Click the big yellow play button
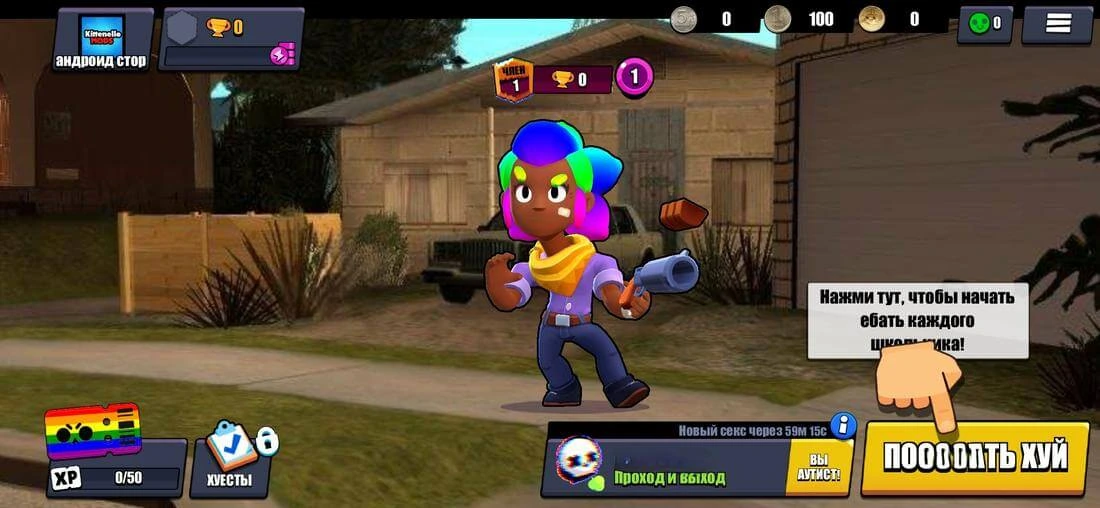The height and width of the screenshot is (508, 1100). (x=975, y=457)
